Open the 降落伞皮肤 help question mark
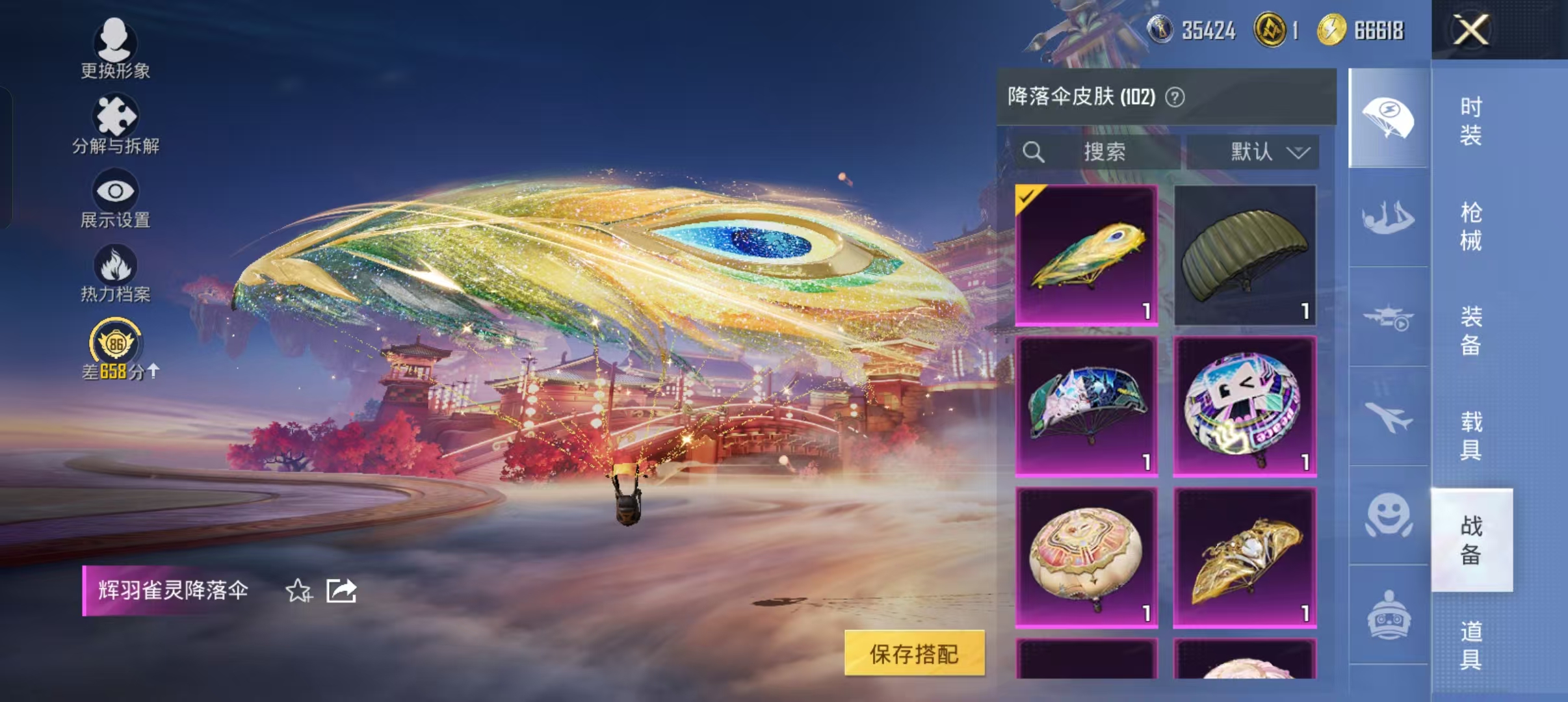Screen dimensions: 1568x702 (1175, 97)
